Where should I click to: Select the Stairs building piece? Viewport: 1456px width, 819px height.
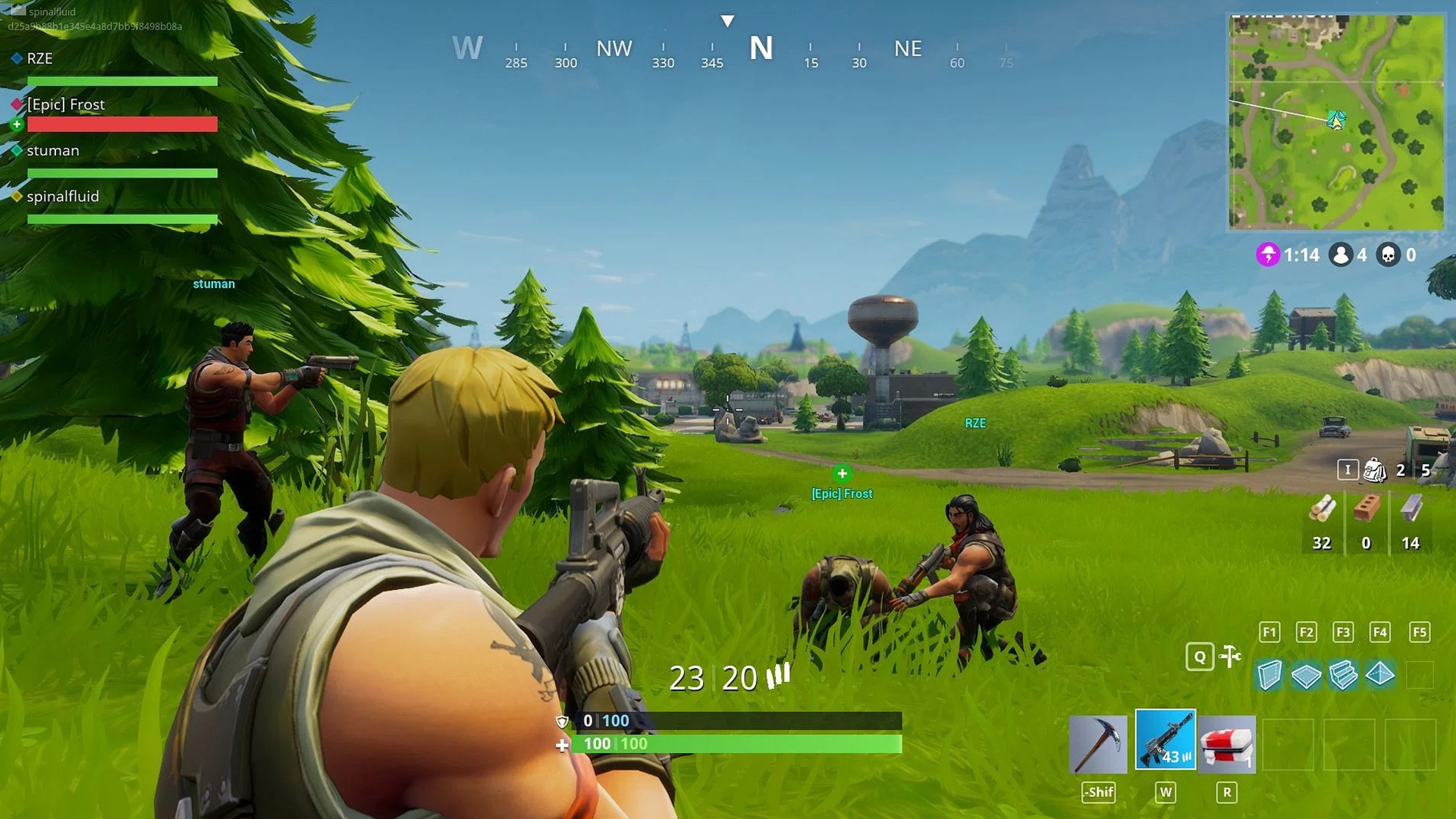pyautogui.click(x=1344, y=675)
